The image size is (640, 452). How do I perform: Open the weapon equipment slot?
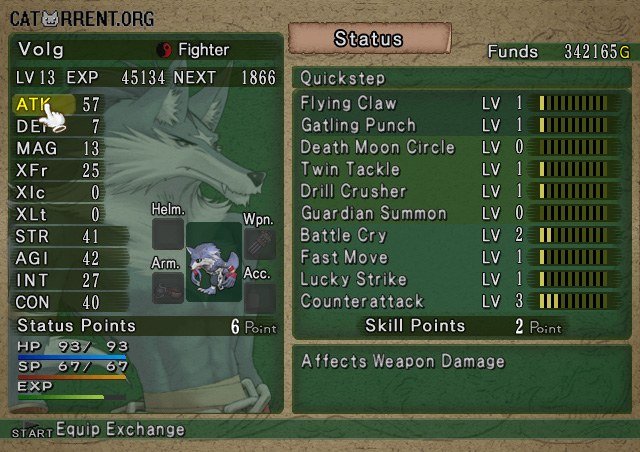tap(260, 243)
